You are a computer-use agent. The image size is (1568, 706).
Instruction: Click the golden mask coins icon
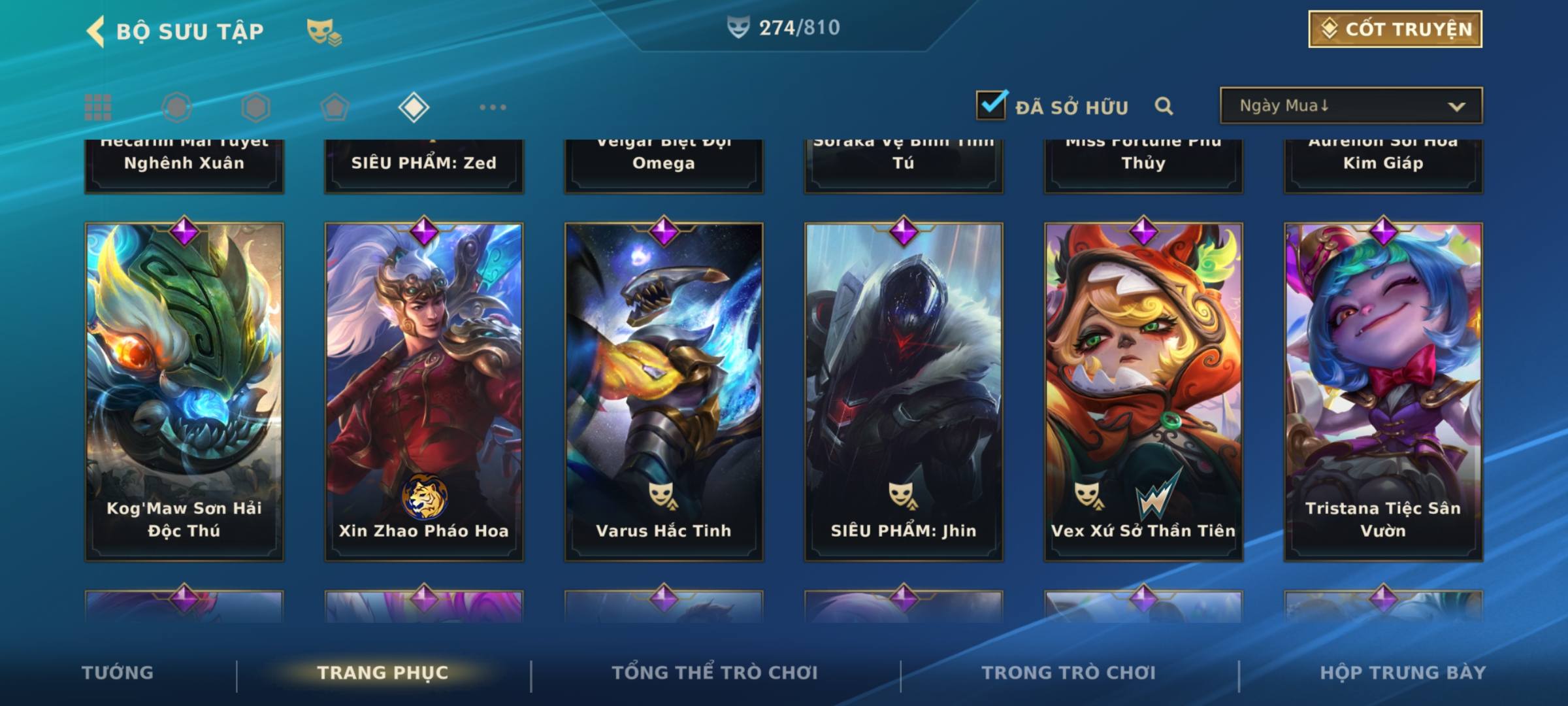coord(324,31)
